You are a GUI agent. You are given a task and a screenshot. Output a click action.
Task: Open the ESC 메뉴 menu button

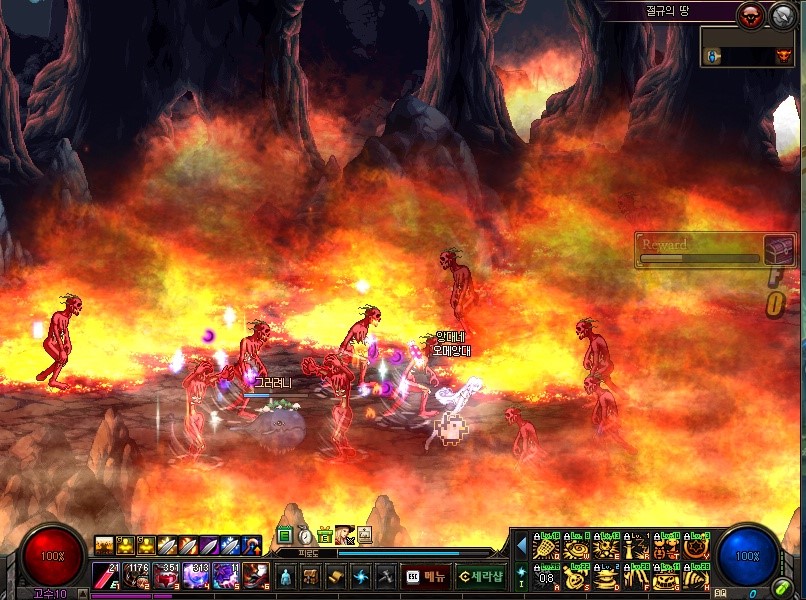click(x=425, y=576)
